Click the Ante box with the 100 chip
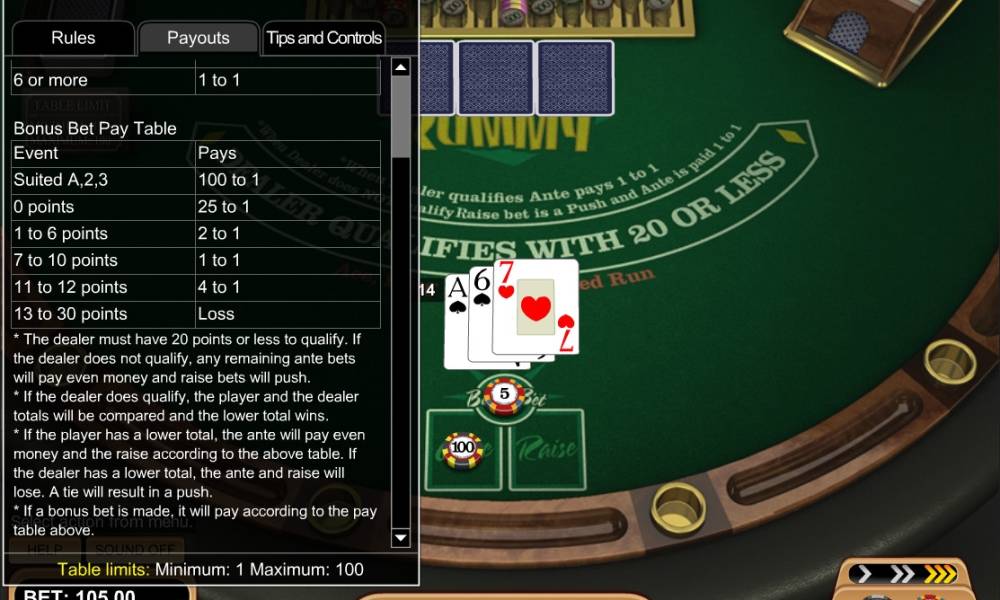Viewport: 1000px width, 600px height. pos(463,450)
